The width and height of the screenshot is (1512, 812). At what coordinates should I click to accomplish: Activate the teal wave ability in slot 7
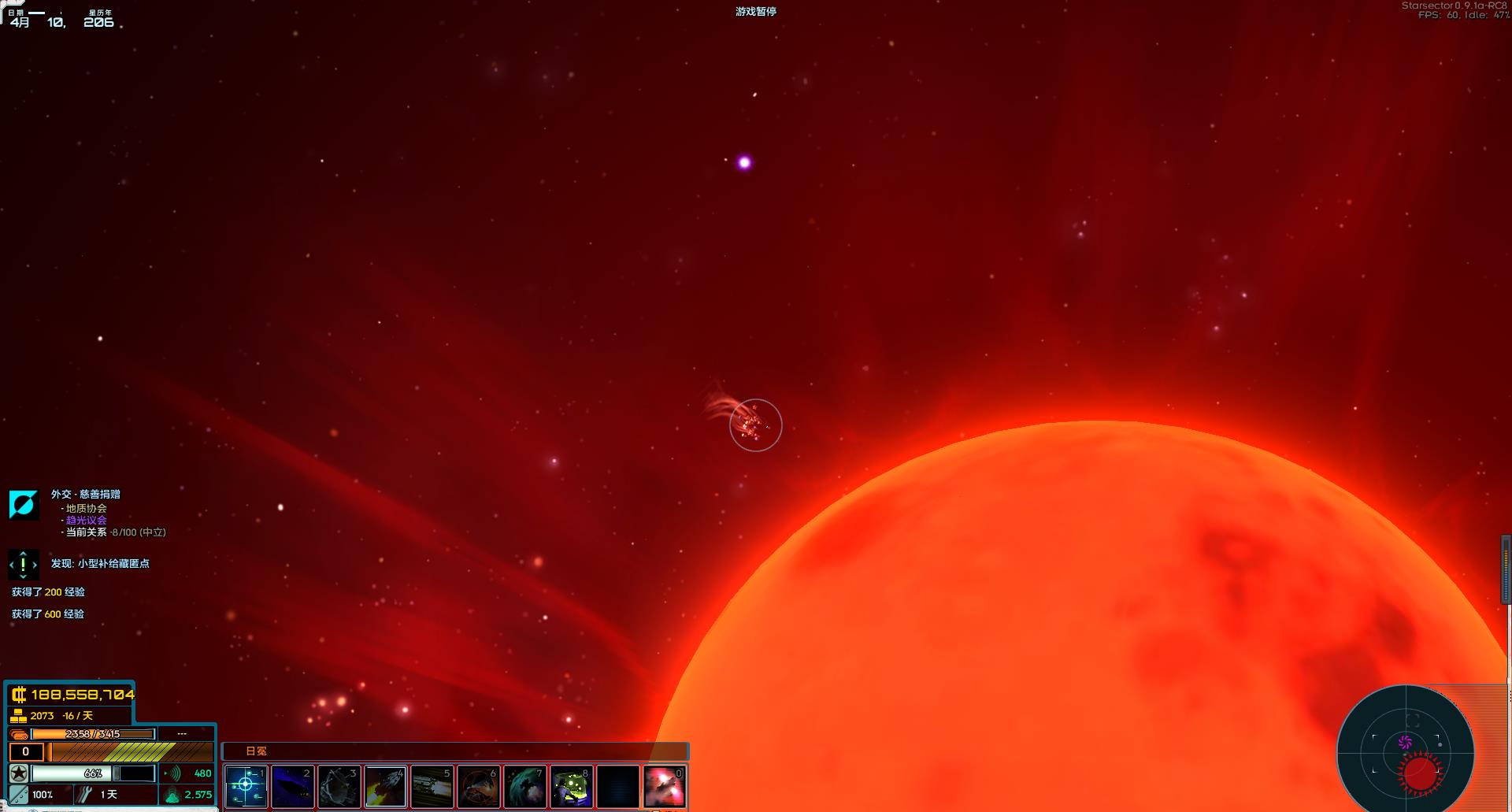(x=524, y=786)
